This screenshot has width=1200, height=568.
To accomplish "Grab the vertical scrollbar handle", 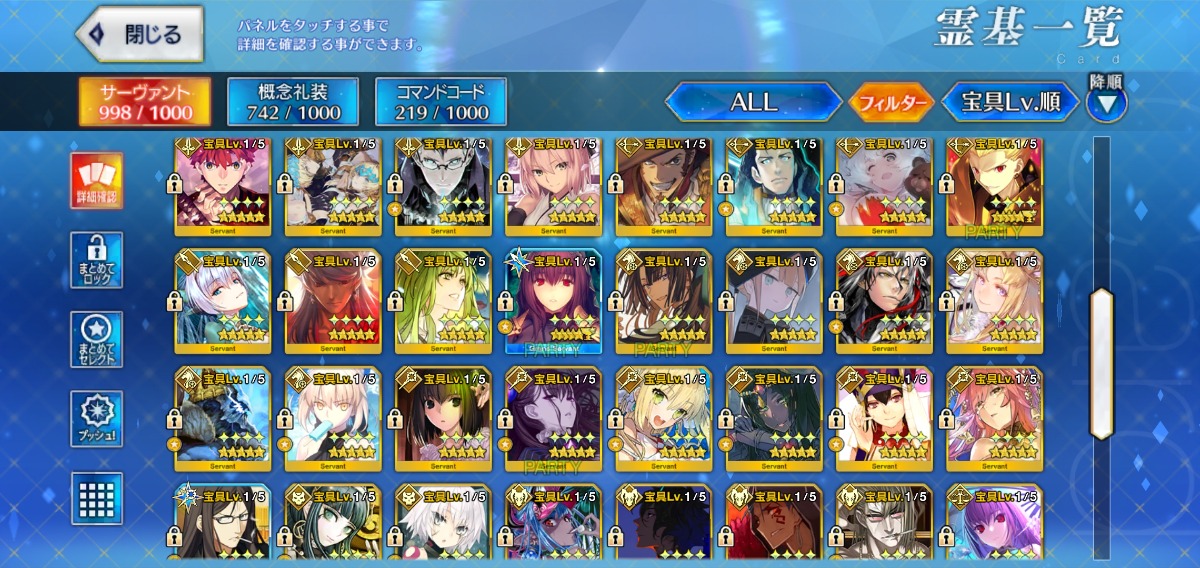I will coord(1101,363).
